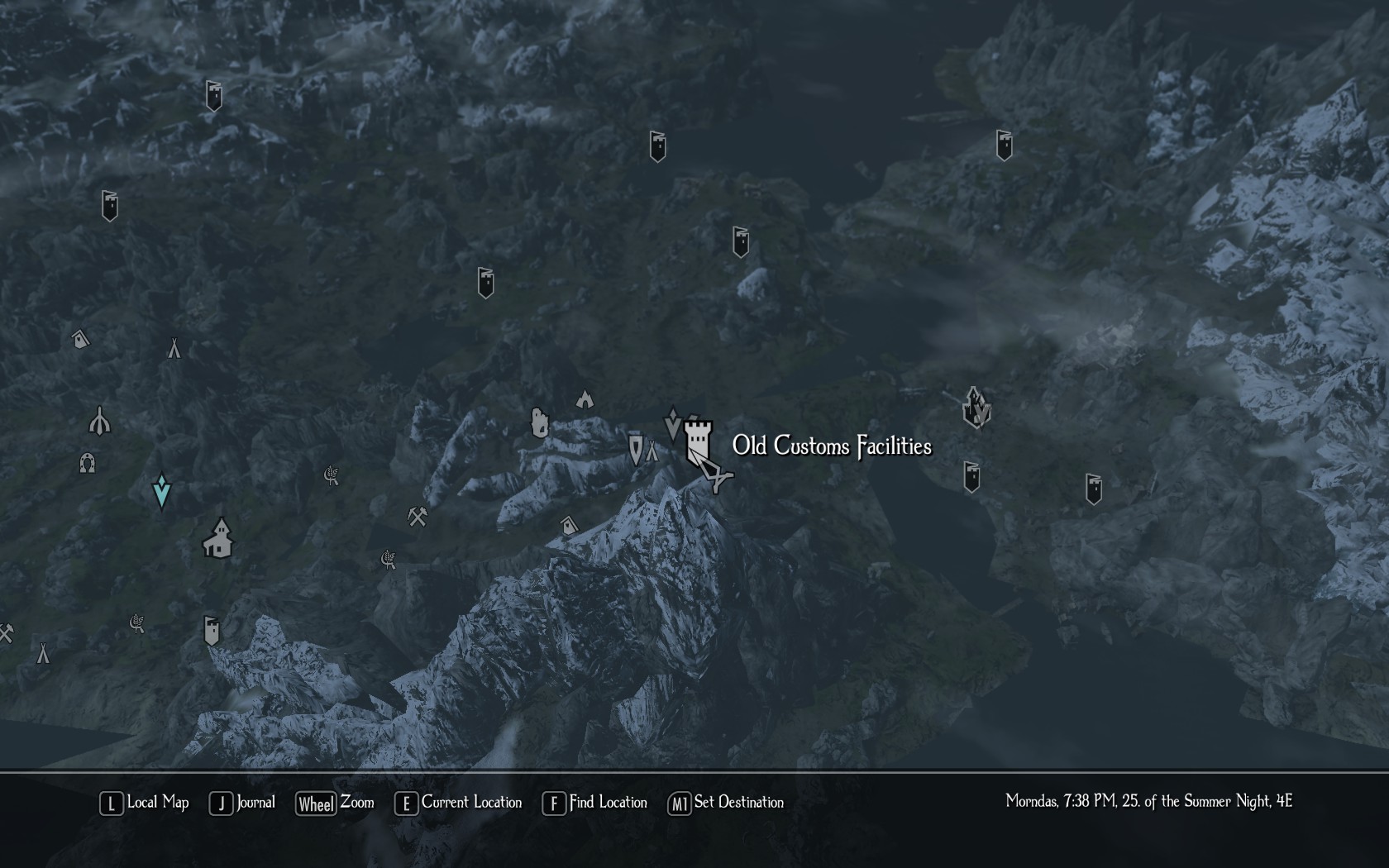Image resolution: width=1389 pixels, height=868 pixels.
Task: Open the Local Map view
Action: tap(145, 803)
